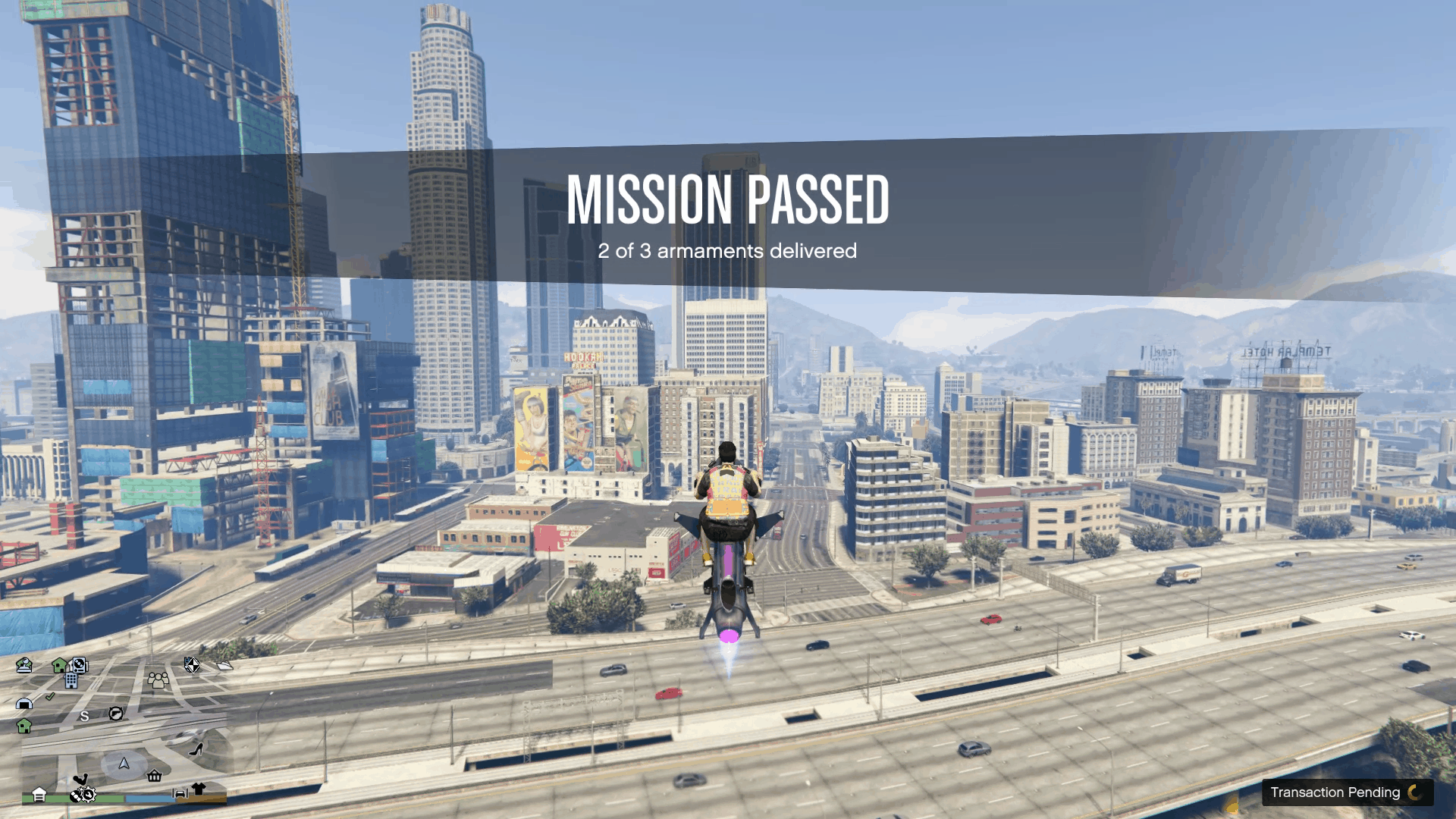This screenshot has height=819, width=1456.
Task: Click the movie studio blip on the minimap
Action: 24,665
